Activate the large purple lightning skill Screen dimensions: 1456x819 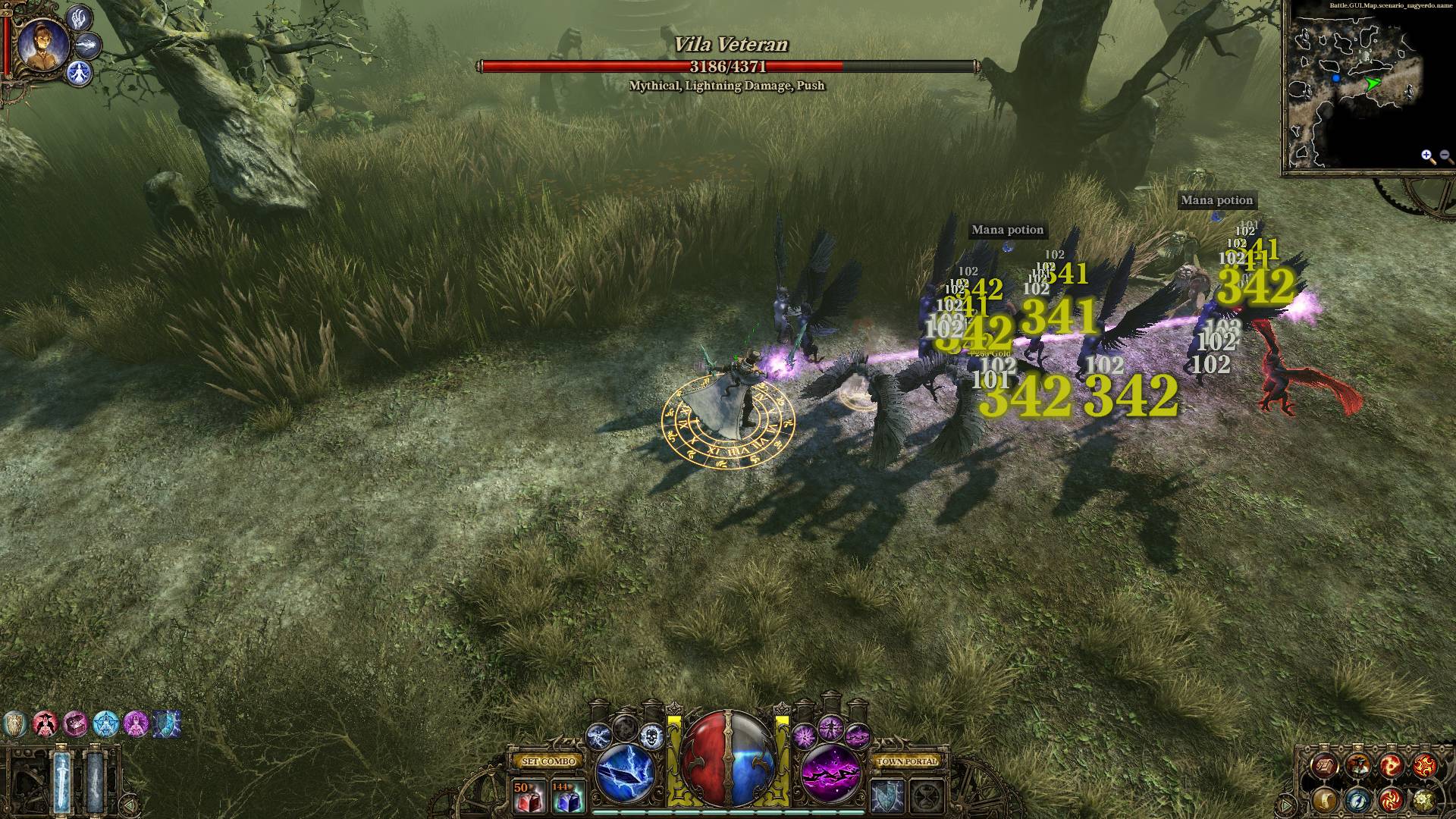pyautogui.click(x=832, y=774)
